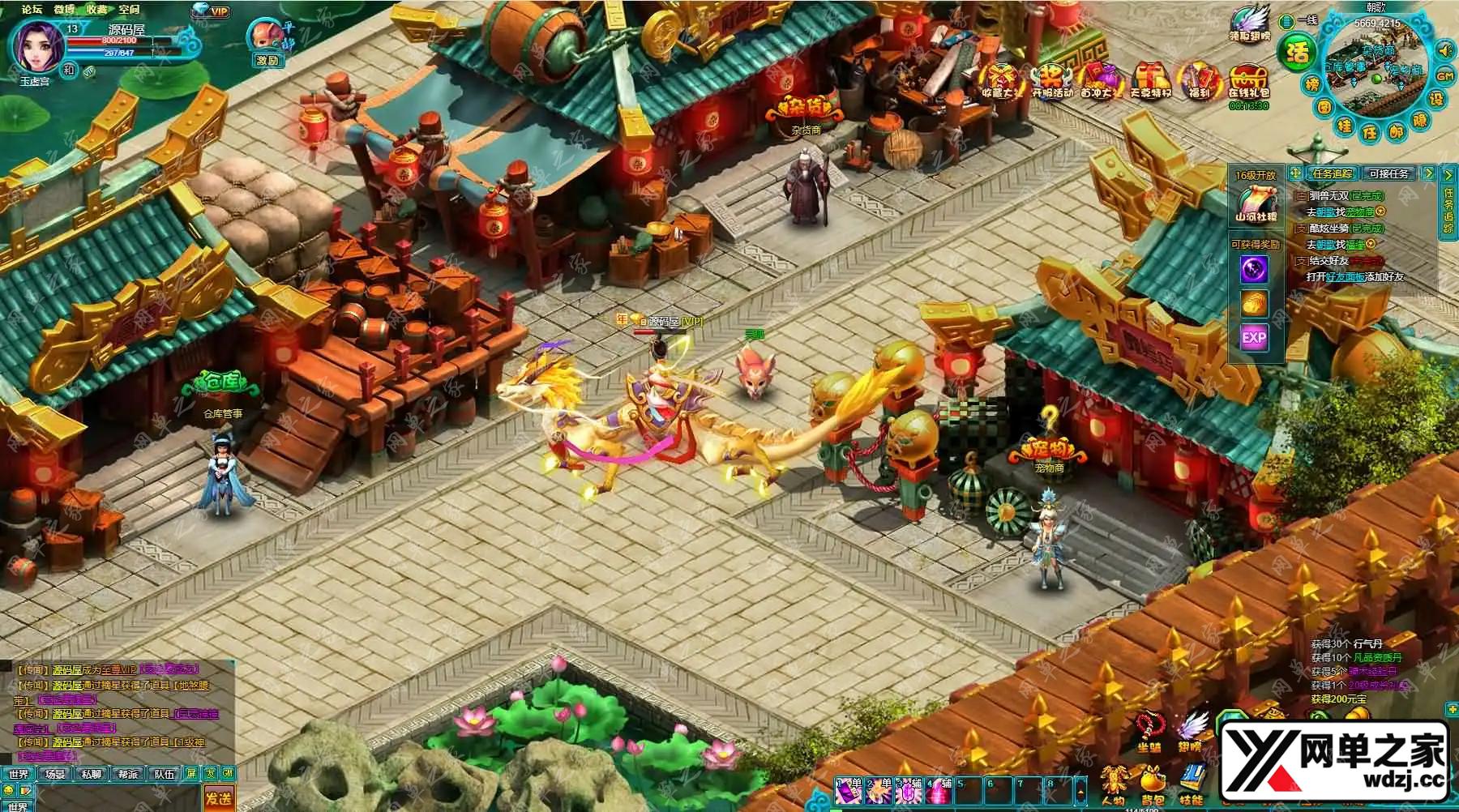Click the 领取翅膀 wings reward icon
This screenshot has width=1459, height=812.
click(1249, 26)
